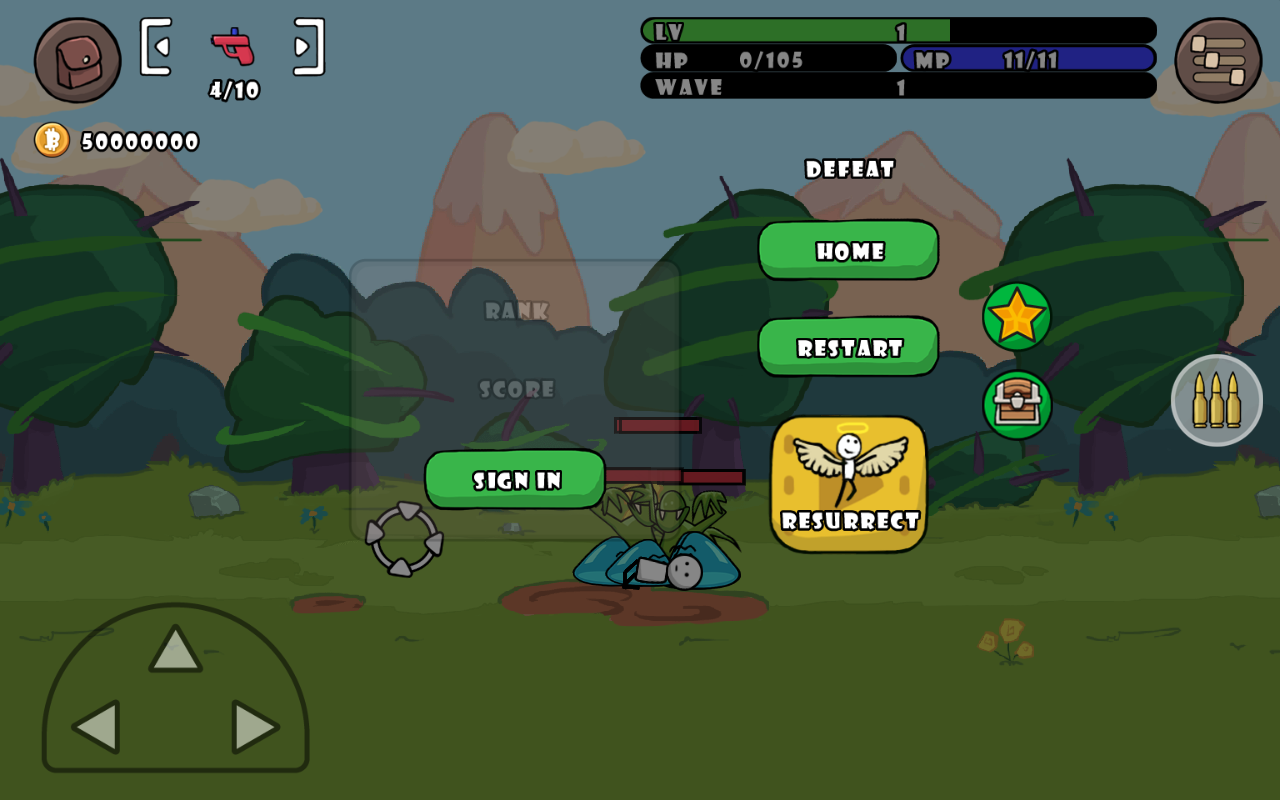Sign in to view rank
This screenshot has width=1280, height=800.
pyautogui.click(x=515, y=479)
